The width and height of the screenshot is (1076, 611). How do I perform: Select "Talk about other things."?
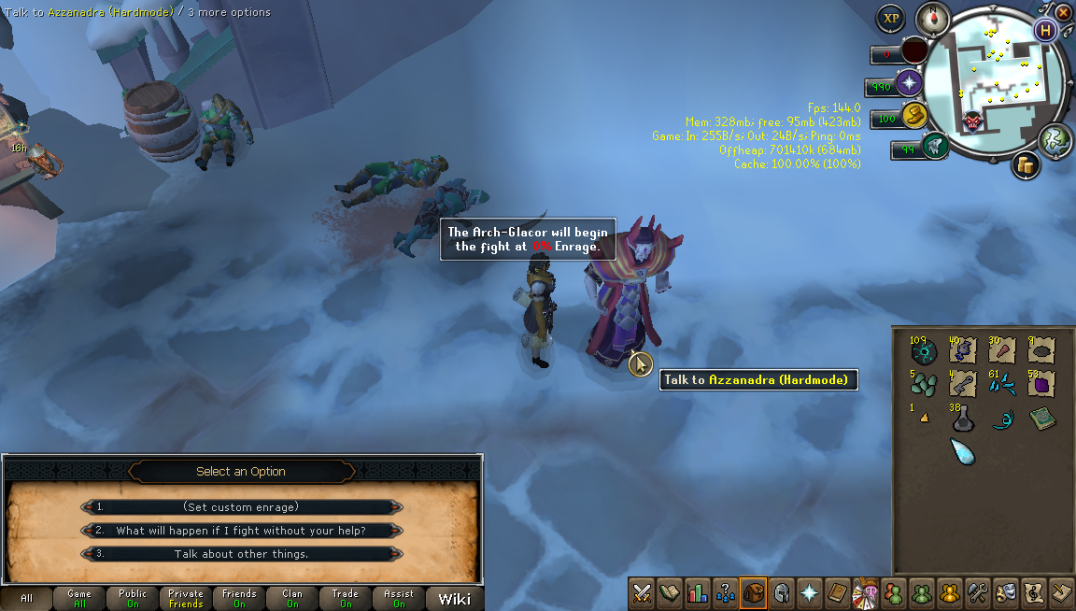tap(241, 554)
